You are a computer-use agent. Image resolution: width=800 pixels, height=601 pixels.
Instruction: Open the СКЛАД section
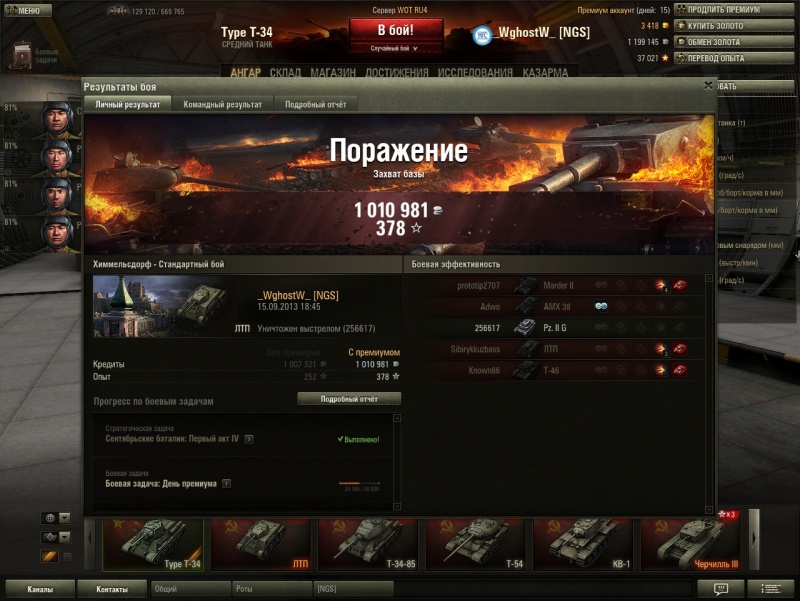pyautogui.click(x=285, y=73)
